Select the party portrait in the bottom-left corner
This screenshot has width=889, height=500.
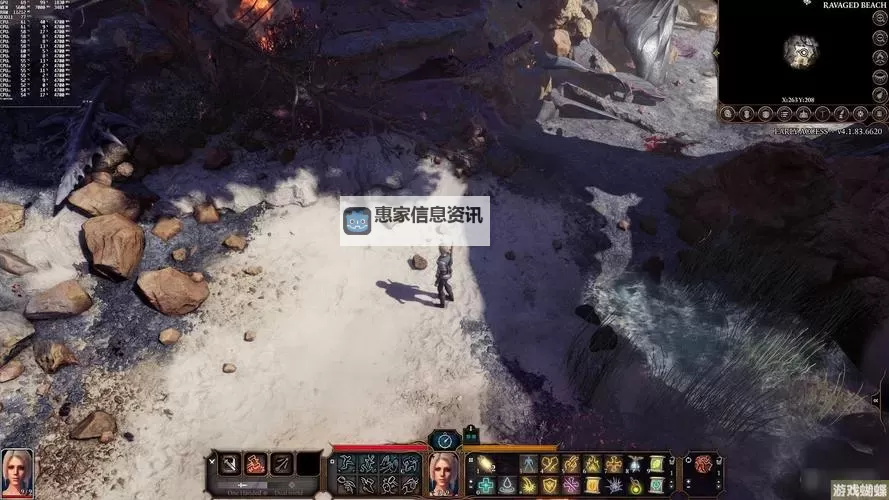(17, 472)
